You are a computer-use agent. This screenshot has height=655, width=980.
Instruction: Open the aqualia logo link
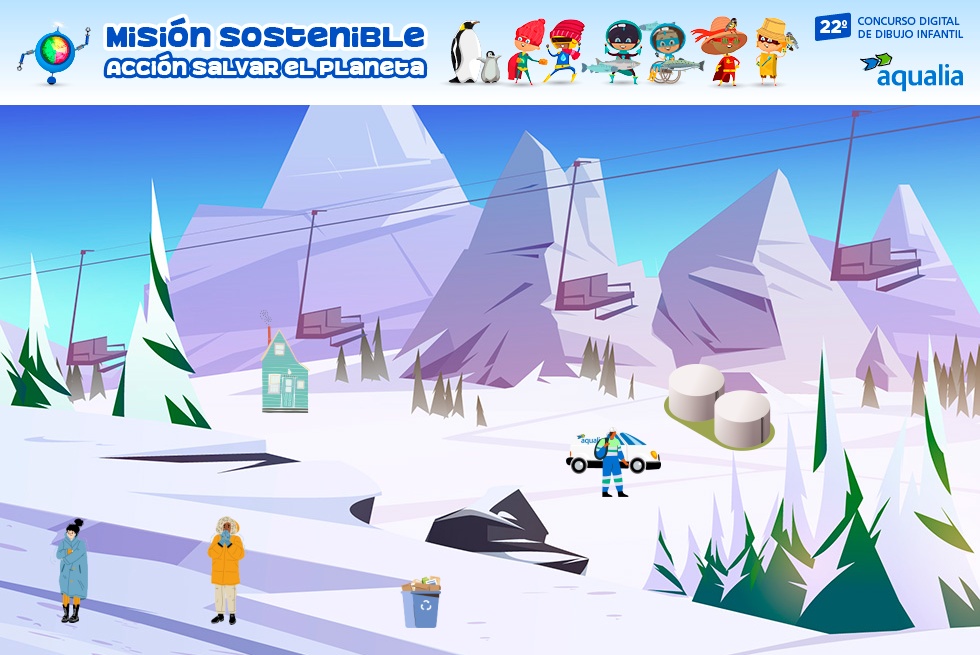(911, 71)
